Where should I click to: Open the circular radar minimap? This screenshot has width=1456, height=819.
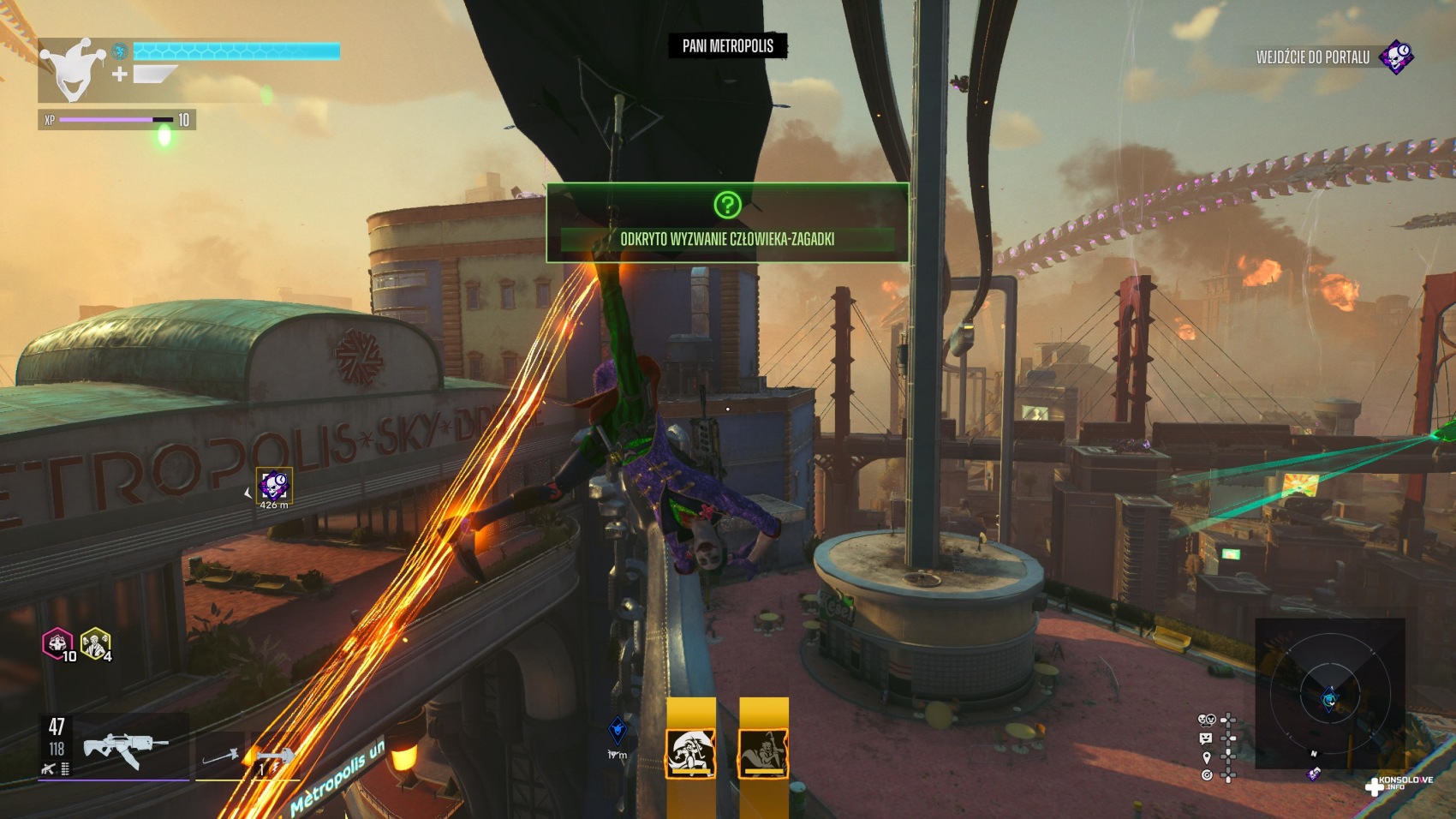coord(1329,695)
